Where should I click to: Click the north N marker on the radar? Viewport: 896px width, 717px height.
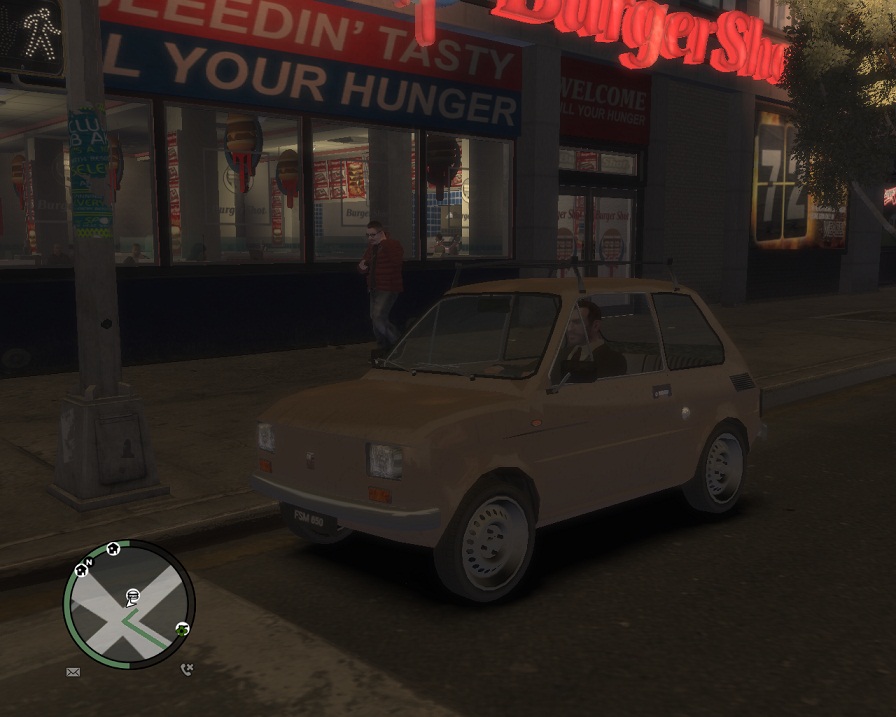[x=90, y=562]
